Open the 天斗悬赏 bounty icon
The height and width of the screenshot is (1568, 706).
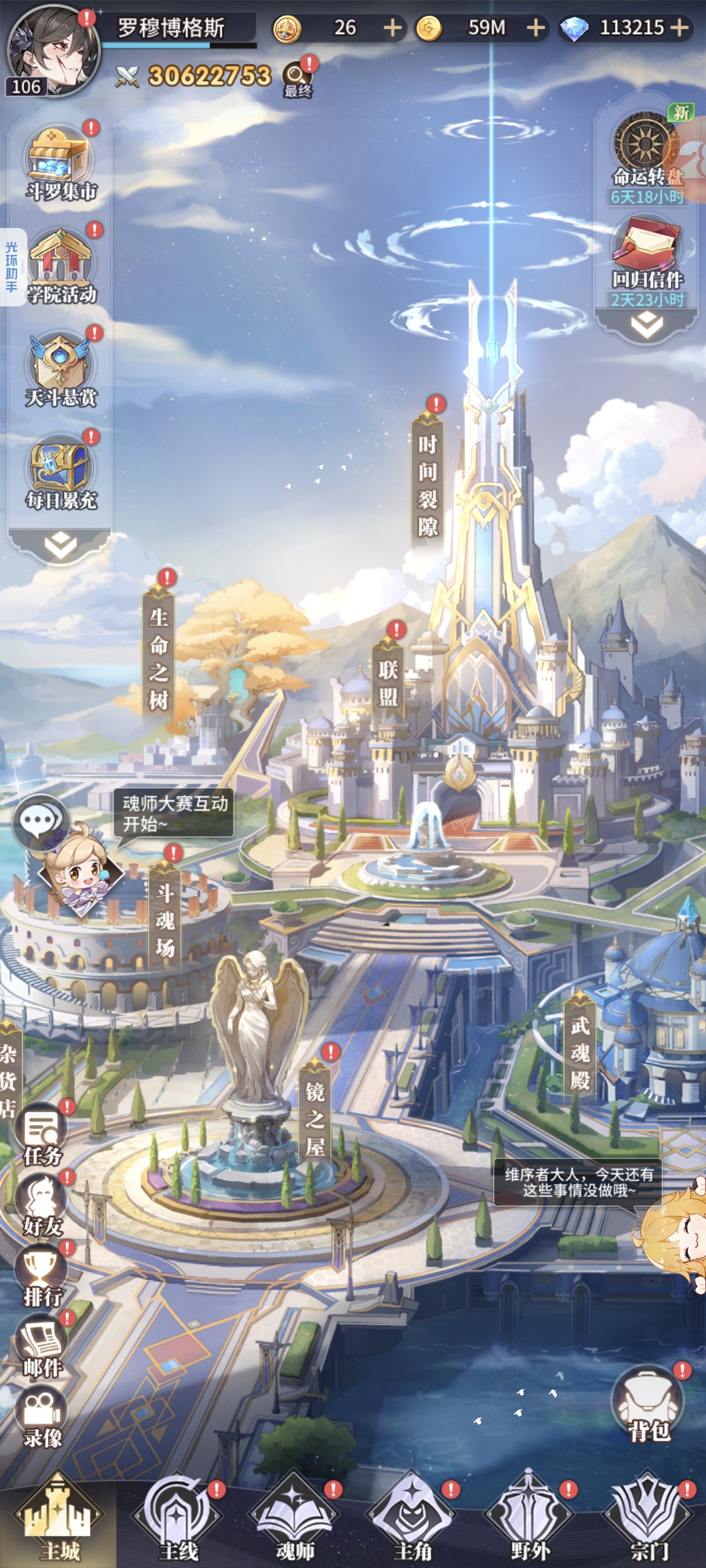point(60,370)
